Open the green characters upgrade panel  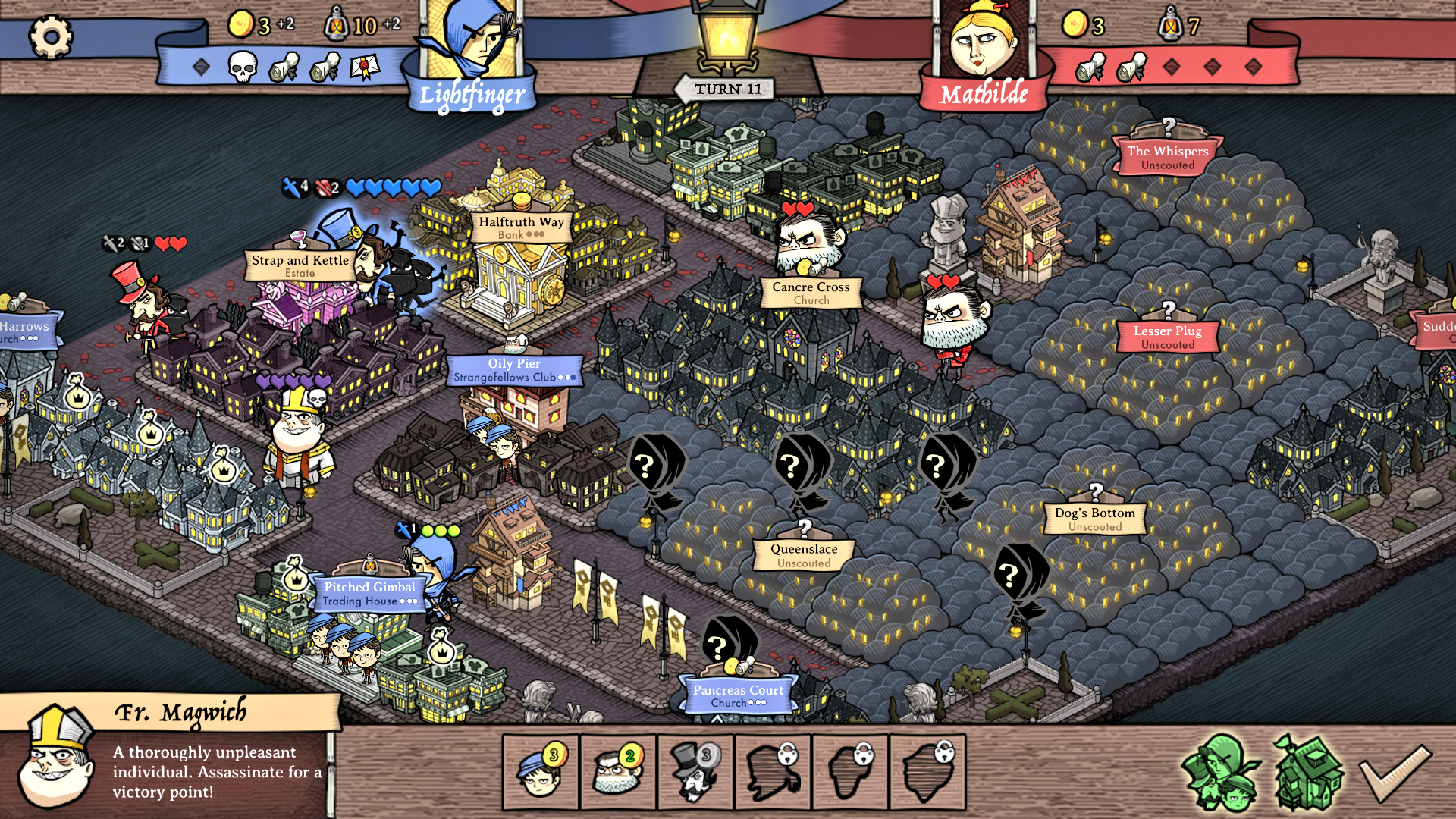tap(1221, 772)
